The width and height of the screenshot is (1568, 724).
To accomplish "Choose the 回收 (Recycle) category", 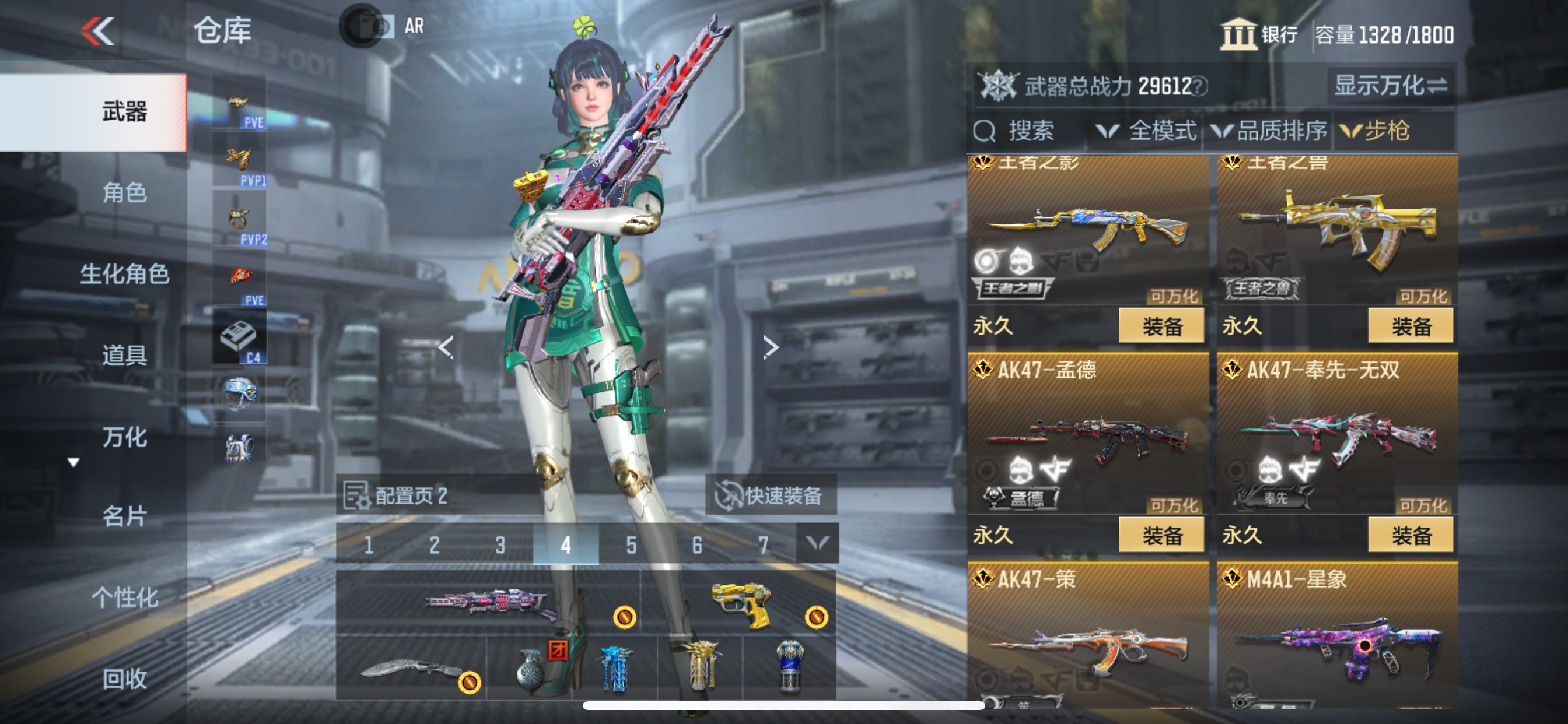I will 124,679.
